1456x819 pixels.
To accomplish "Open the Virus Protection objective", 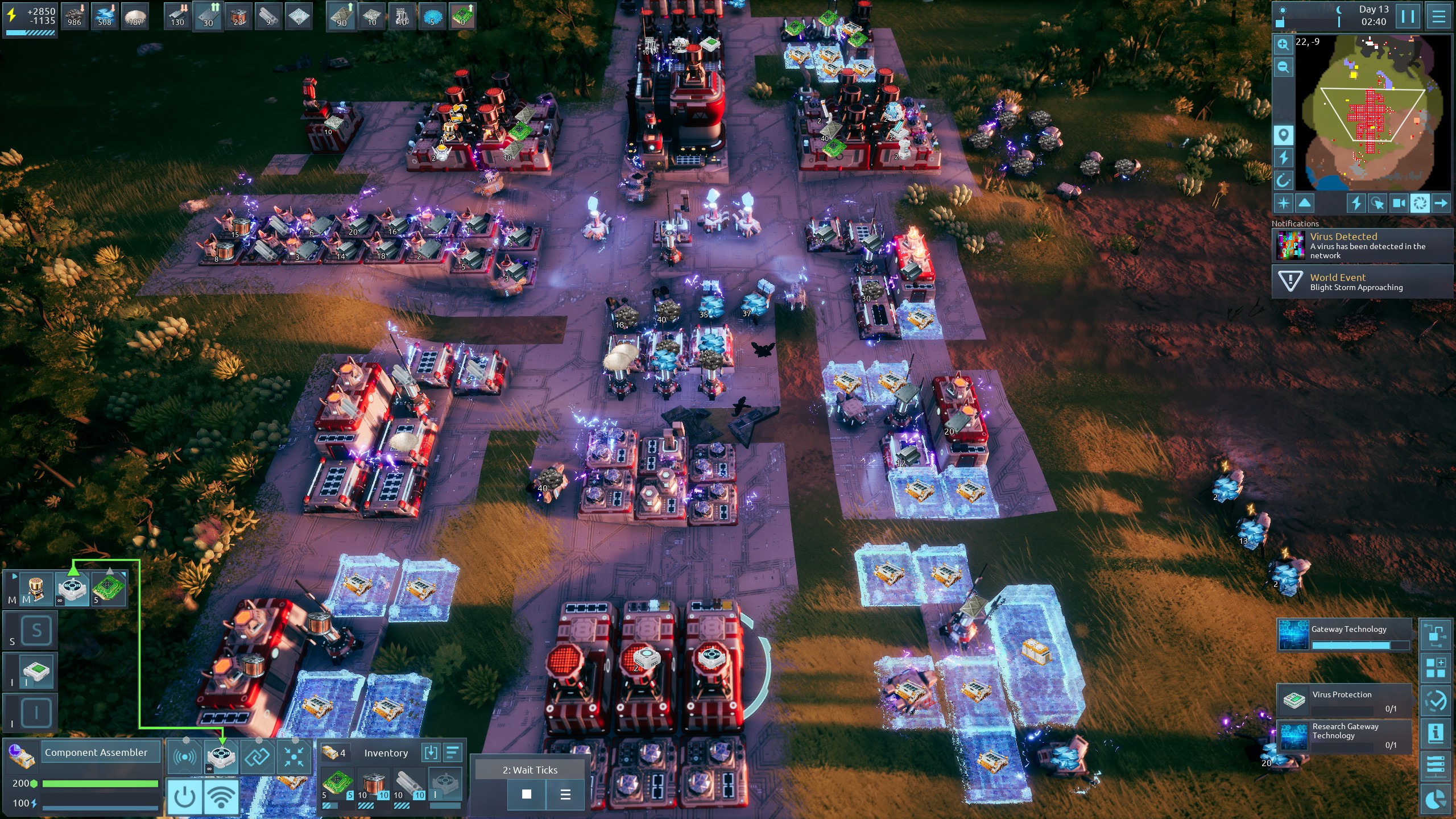I will pos(1345,700).
